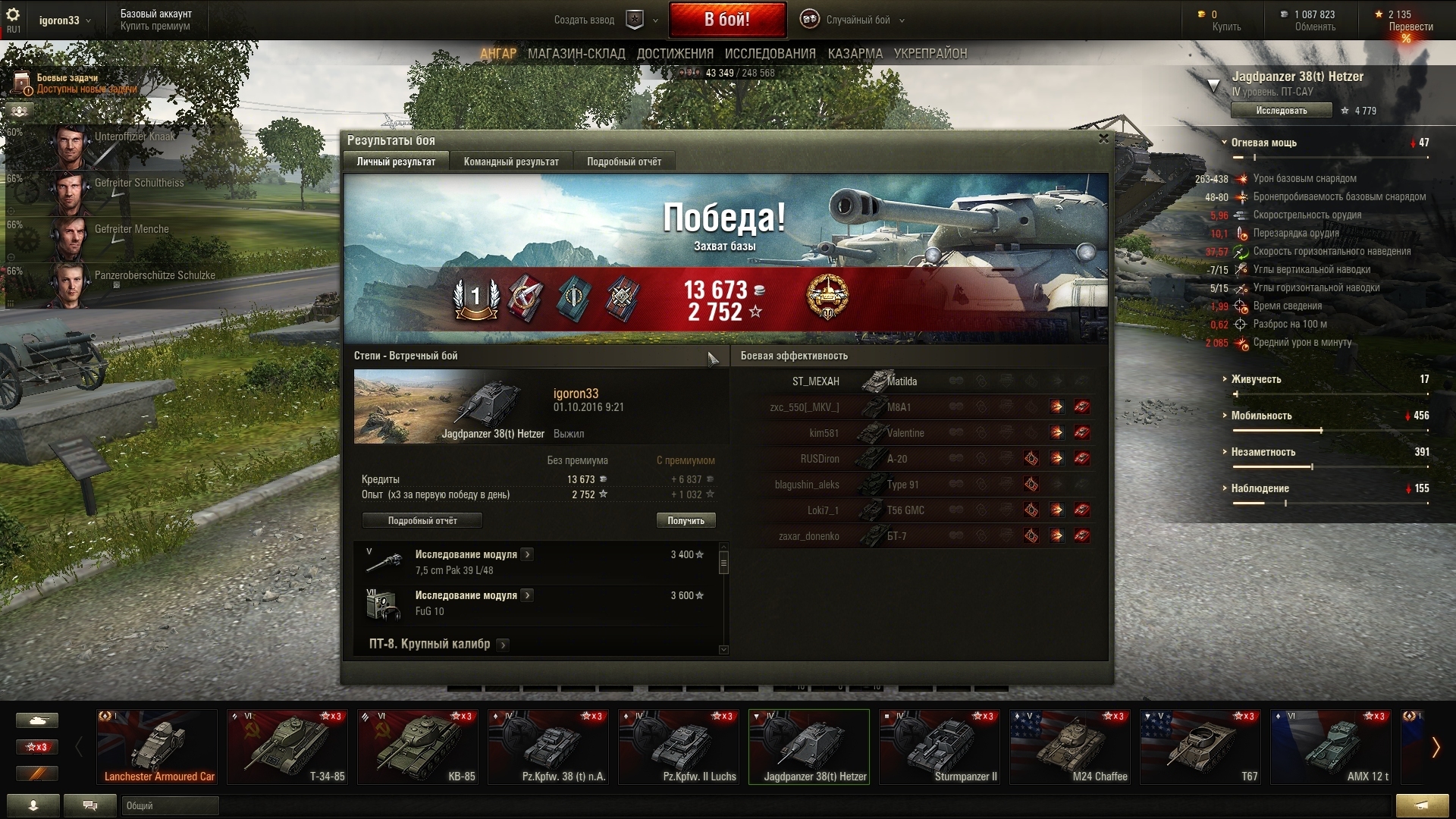
Task: Select the M24 Chaffee tank
Action: tap(1070, 747)
